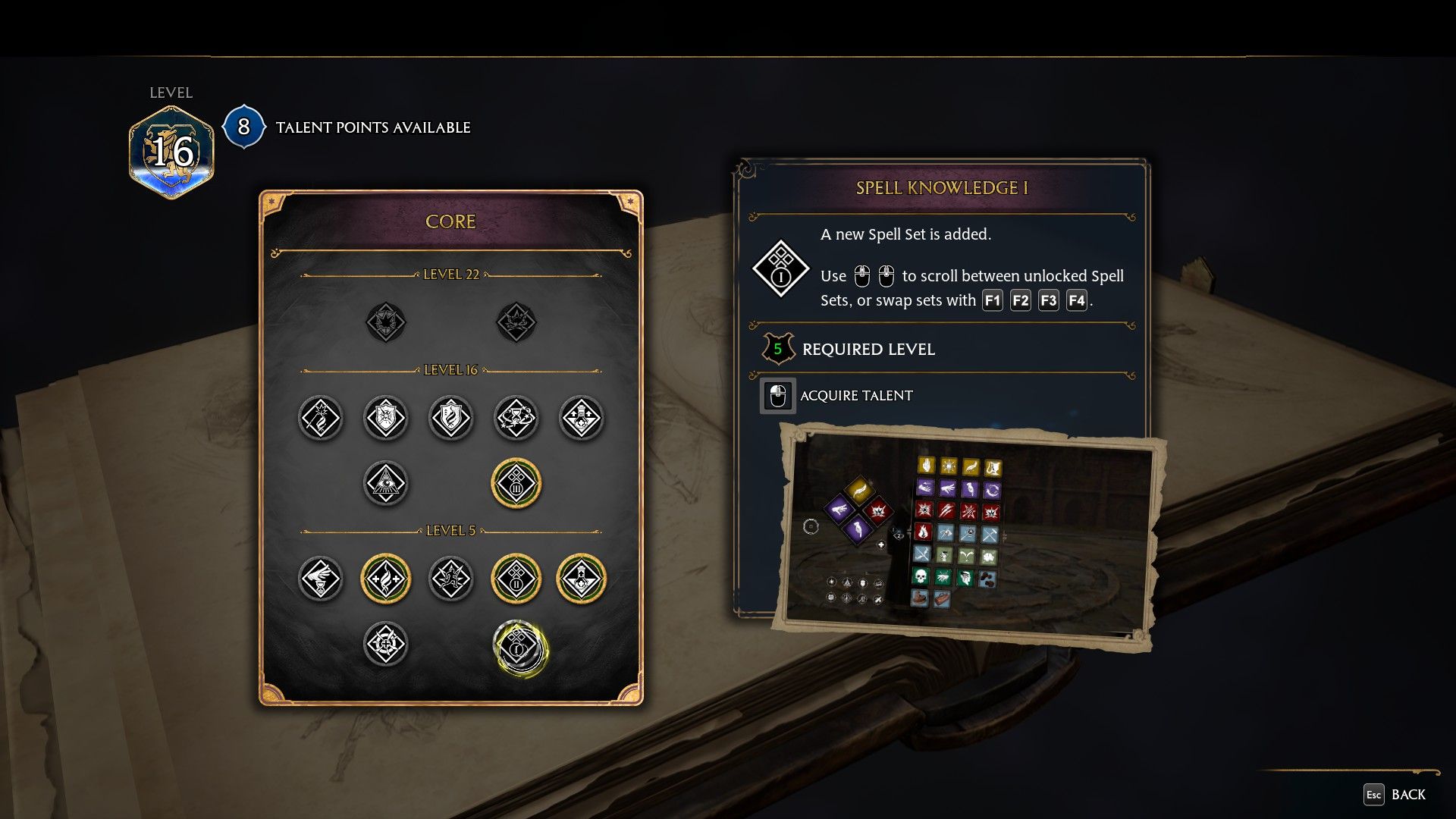Select the cracked shield talent
Screen dimensions: 1456x819
click(x=386, y=418)
